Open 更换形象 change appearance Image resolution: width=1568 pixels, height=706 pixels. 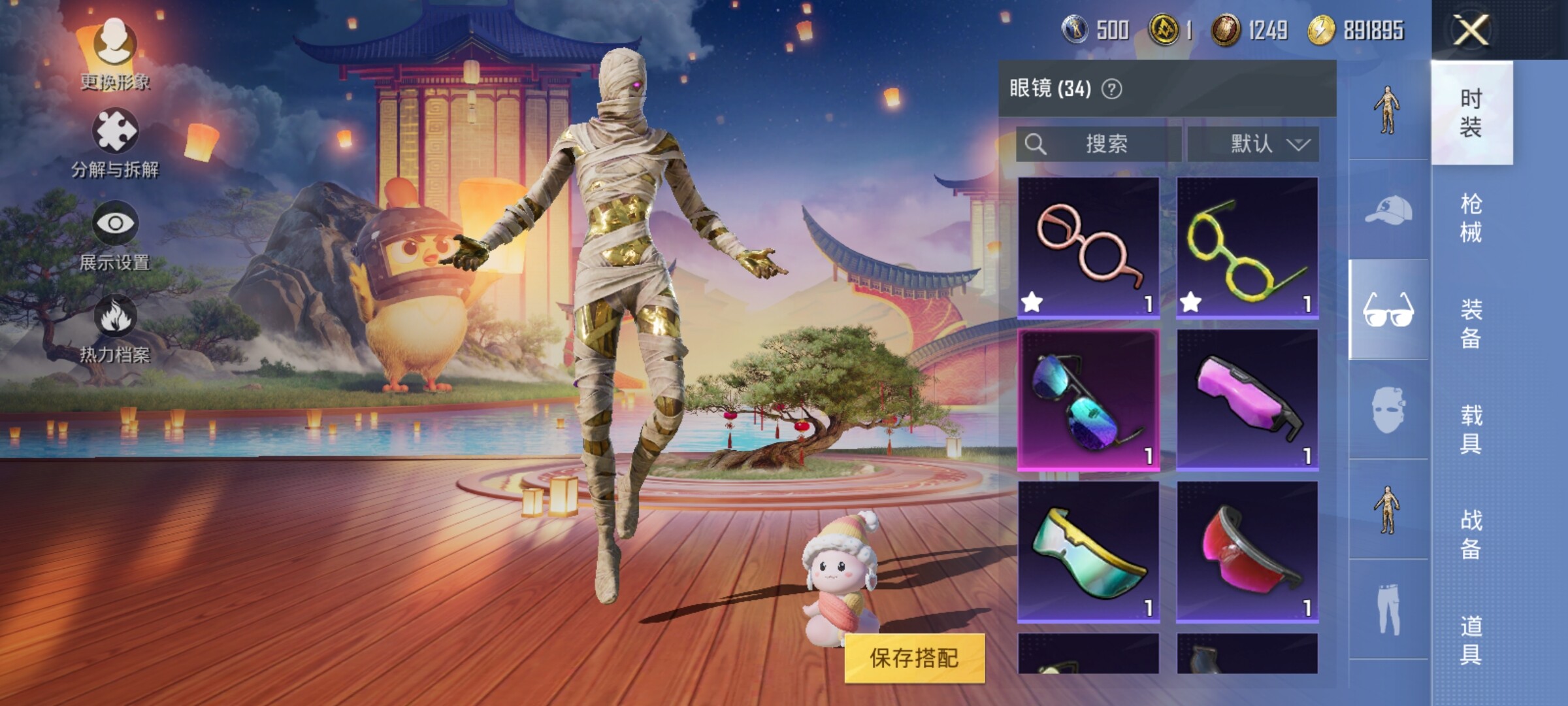click(115, 54)
